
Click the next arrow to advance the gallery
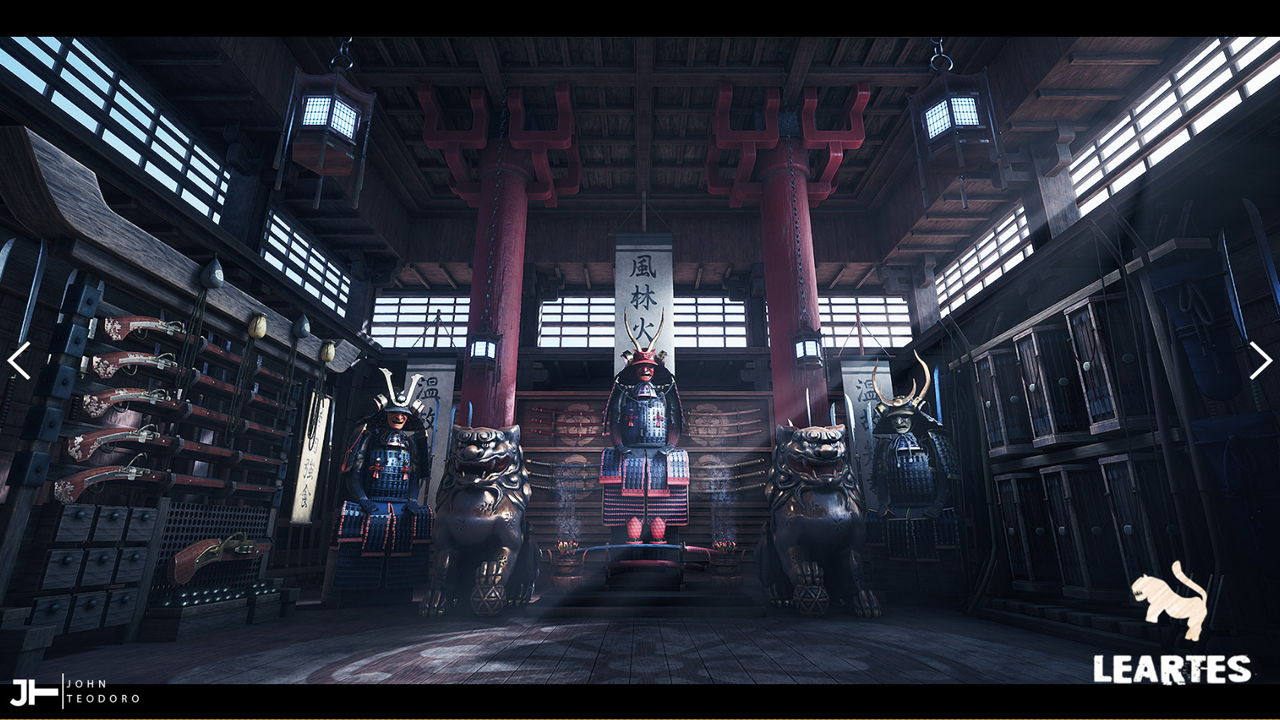point(1261,362)
